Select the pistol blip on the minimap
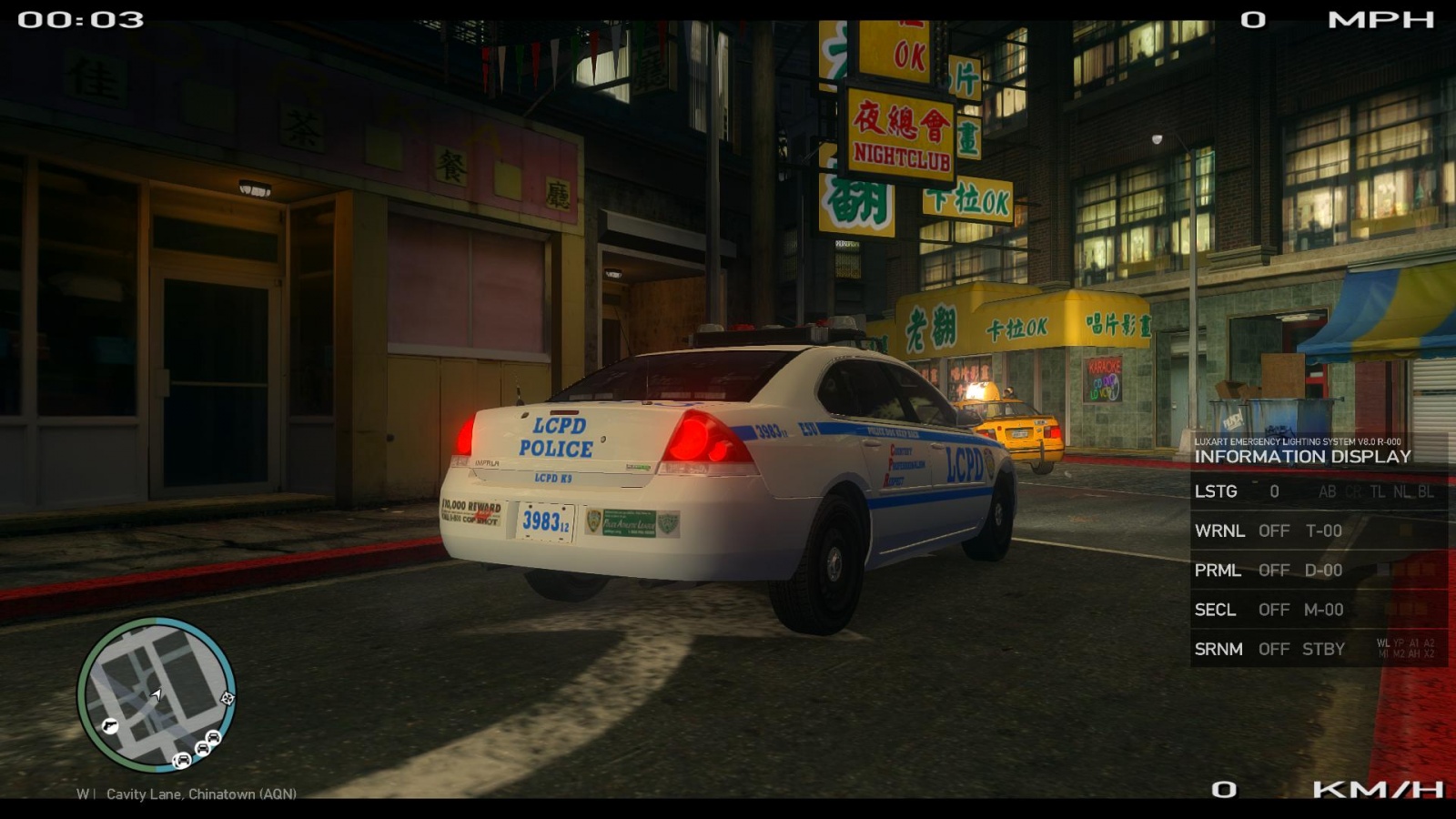 click(110, 725)
